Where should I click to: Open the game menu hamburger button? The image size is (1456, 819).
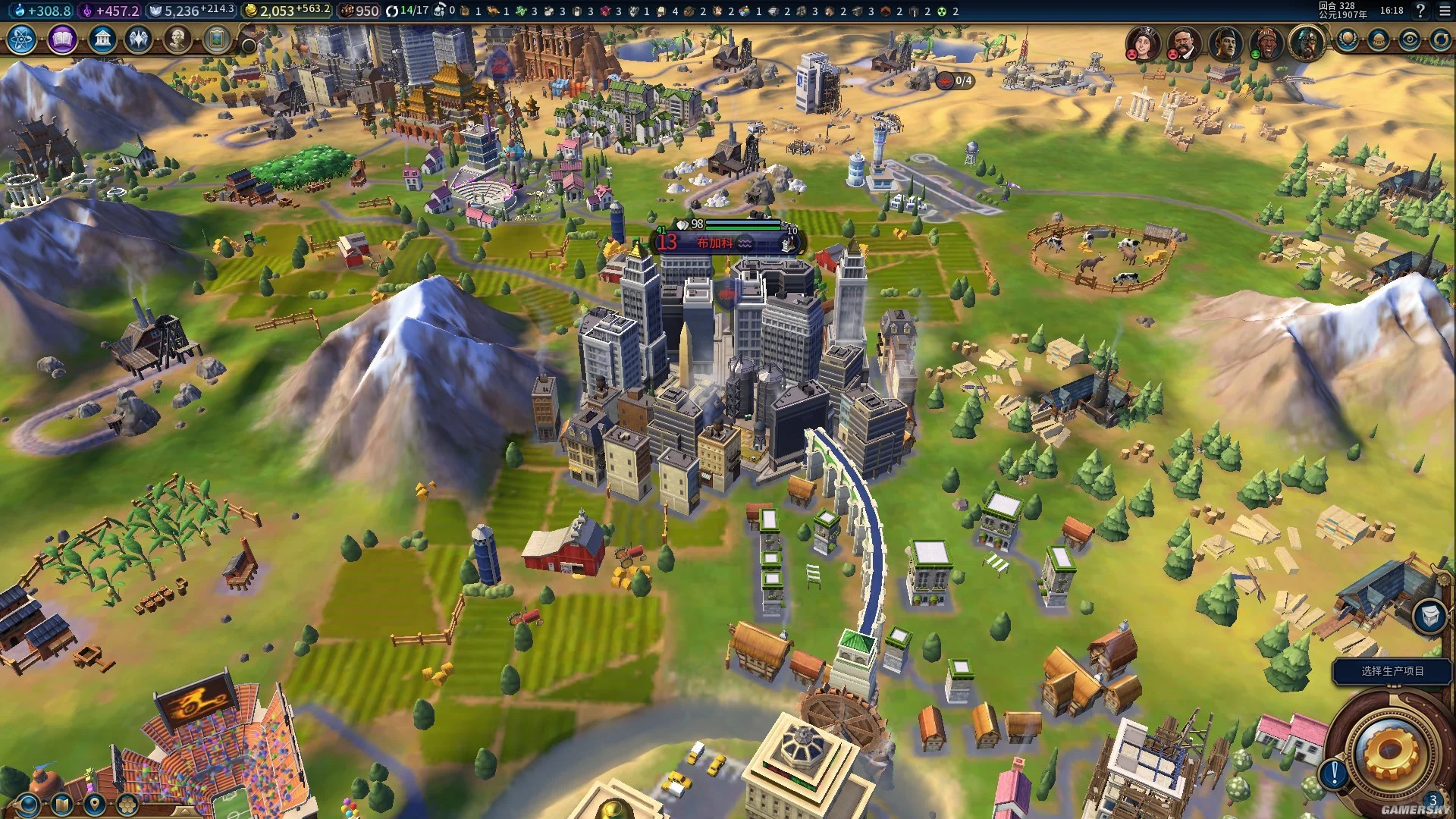[x=1445, y=11]
